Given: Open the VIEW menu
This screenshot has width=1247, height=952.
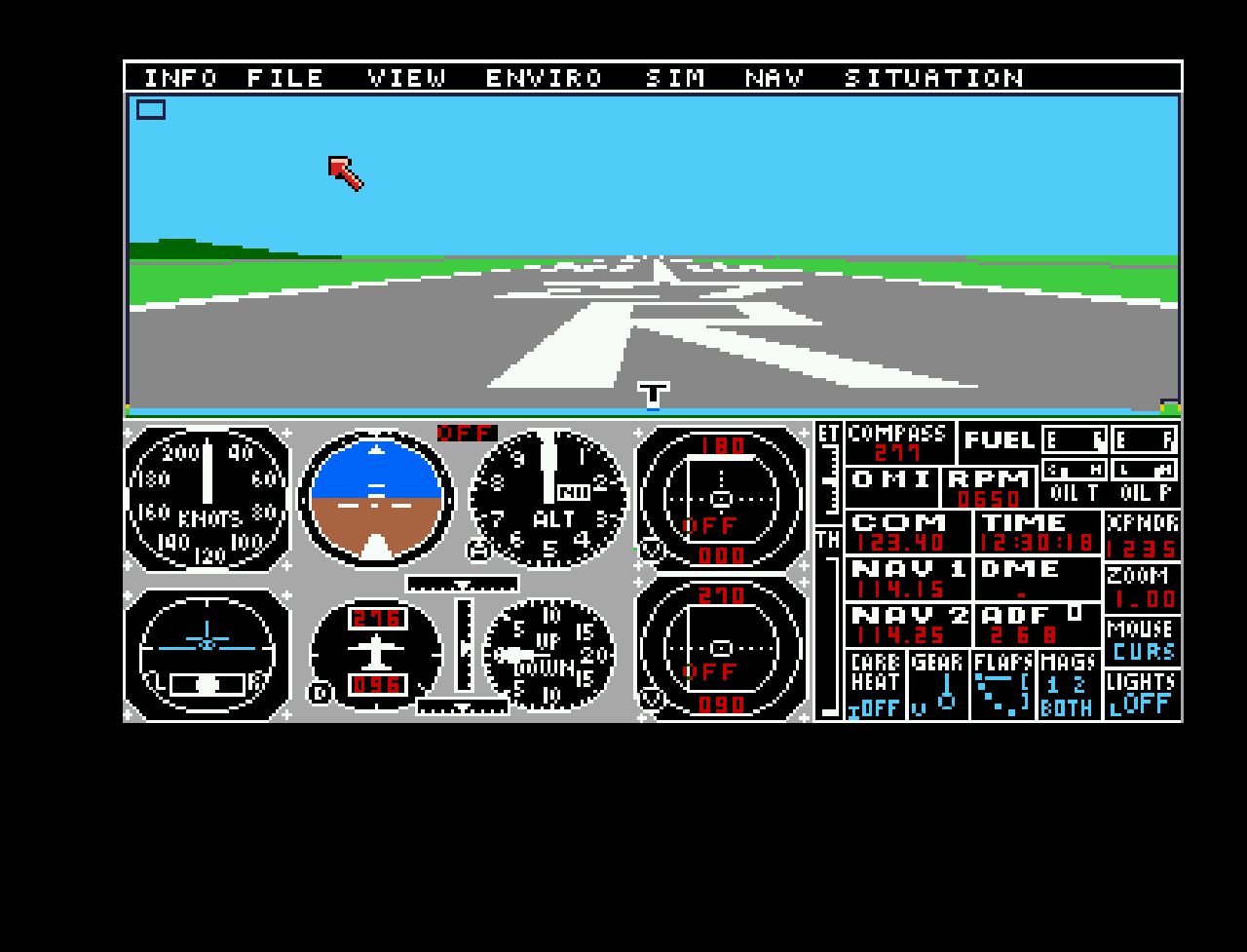Looking at the screenshot, I should click(x=407, y=78).
